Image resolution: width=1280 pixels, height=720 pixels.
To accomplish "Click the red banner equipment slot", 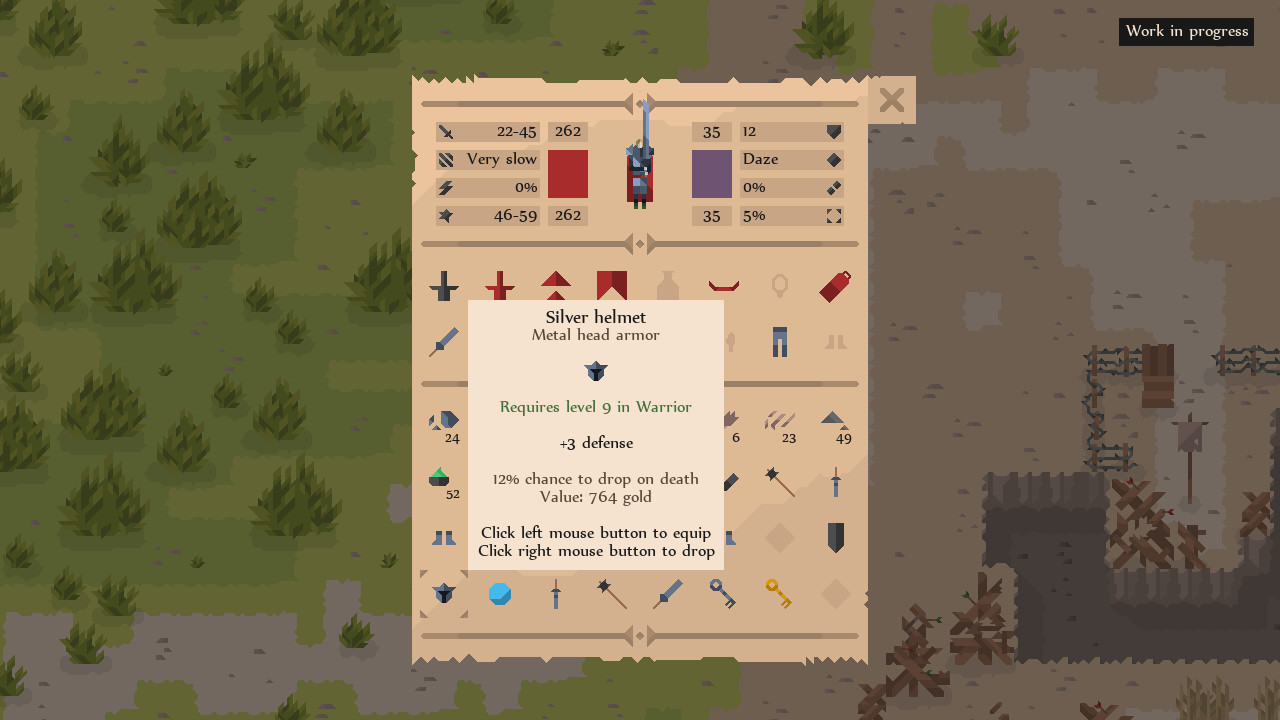I will (612, 286).
